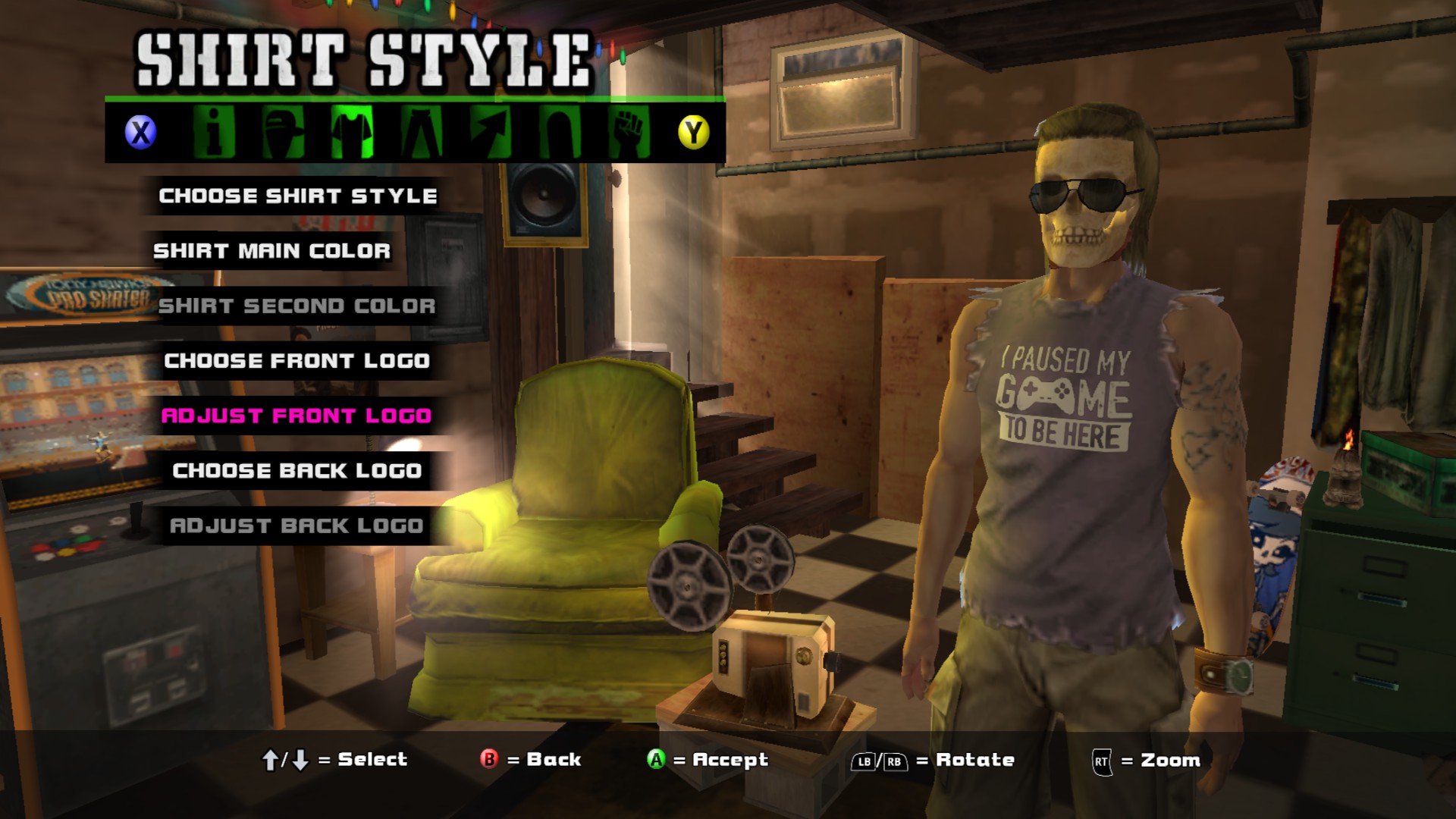Open Shirt Main Color option
Image resolution: width=1456 pixels, height=819 pixels.
click(x=272, y=251)
